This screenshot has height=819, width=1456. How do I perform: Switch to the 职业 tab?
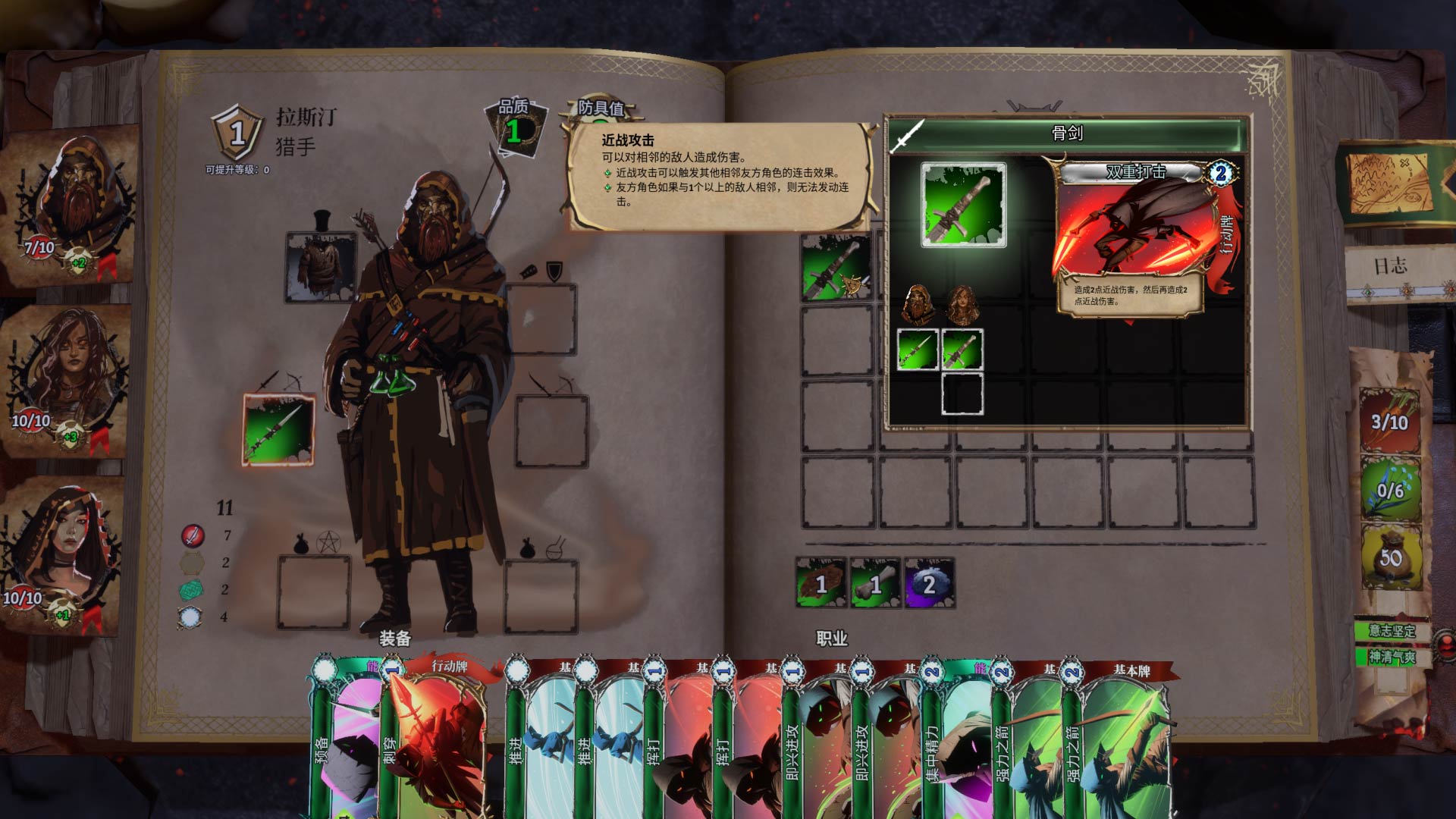point(832,639)
